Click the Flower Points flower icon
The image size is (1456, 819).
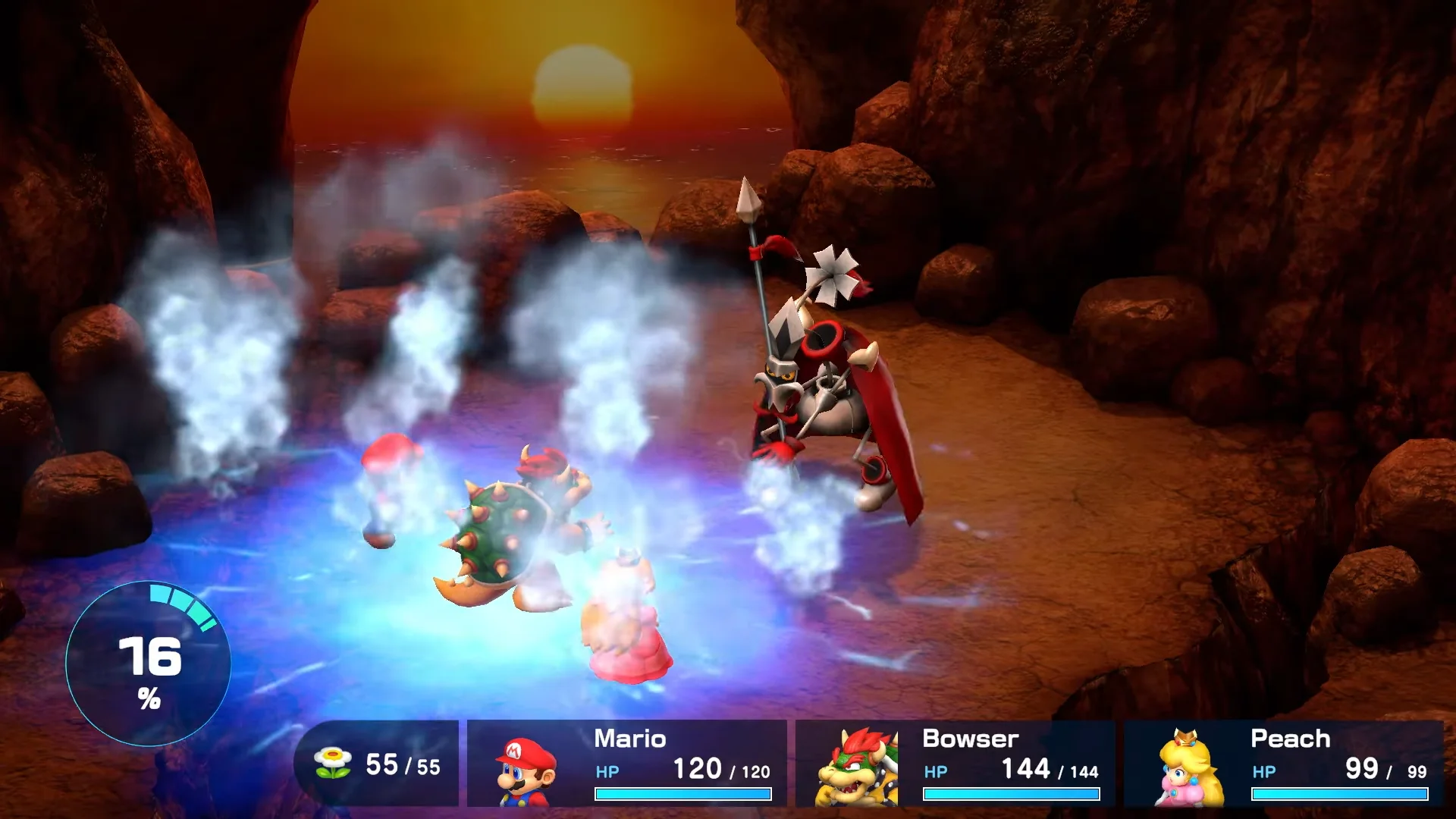[x=333, y=762]
